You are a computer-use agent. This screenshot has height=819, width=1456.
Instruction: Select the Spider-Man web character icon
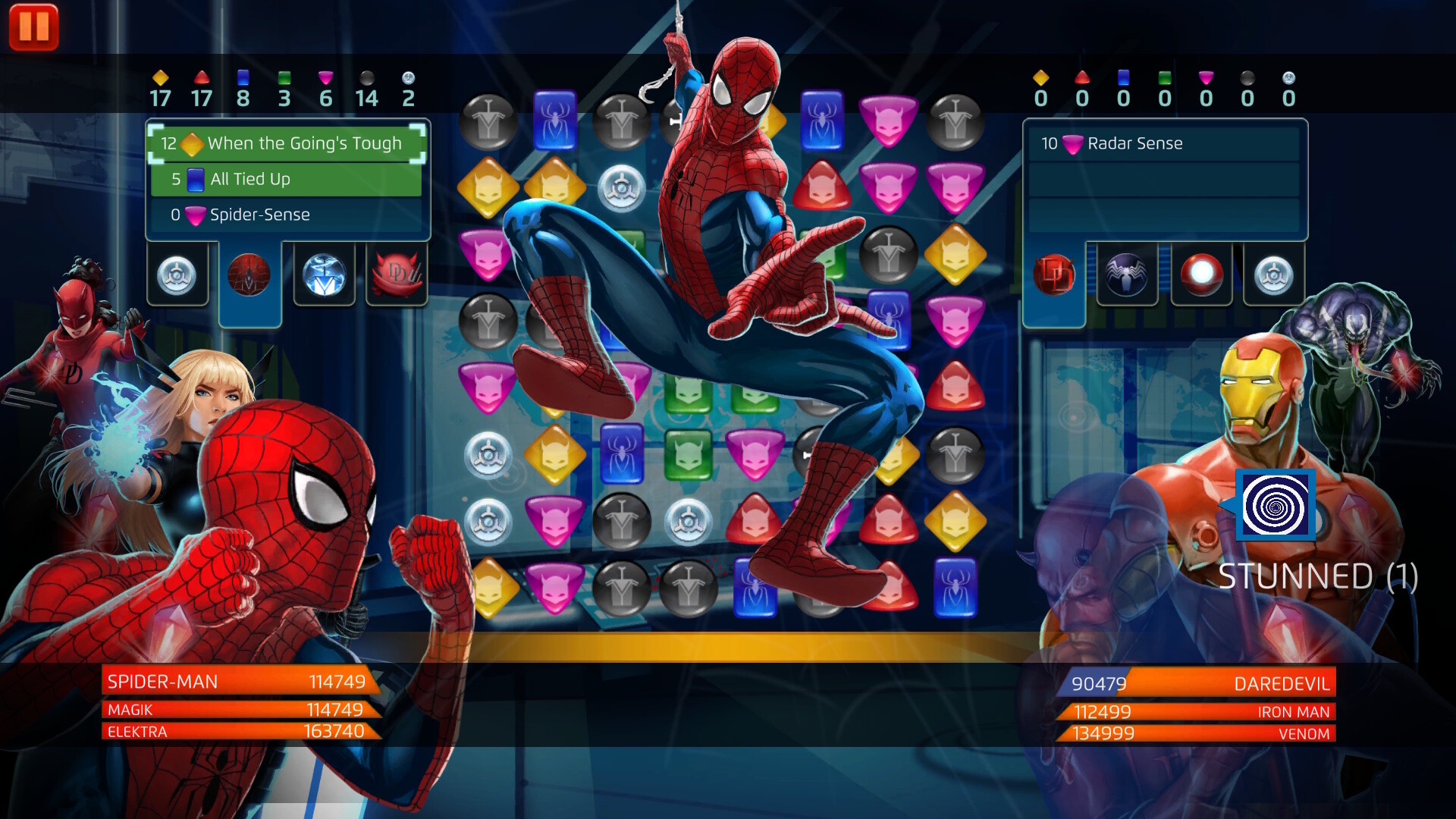pyautogui.click(x=249, y=275)
